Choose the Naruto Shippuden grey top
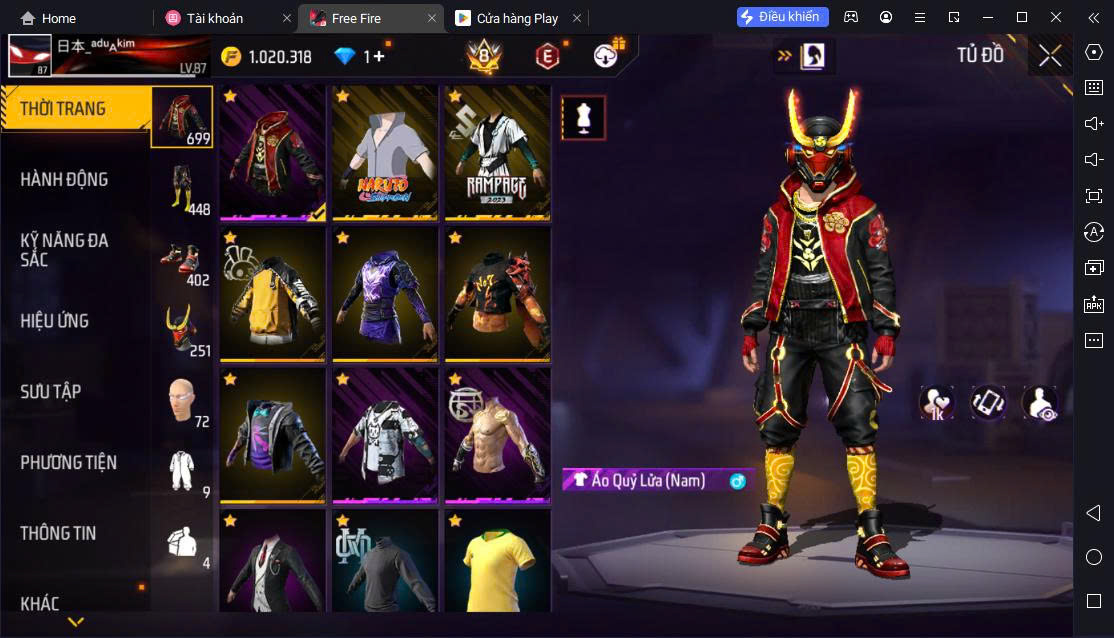The width and height of the screenshot is (1114, 638). tap(385, 152)
